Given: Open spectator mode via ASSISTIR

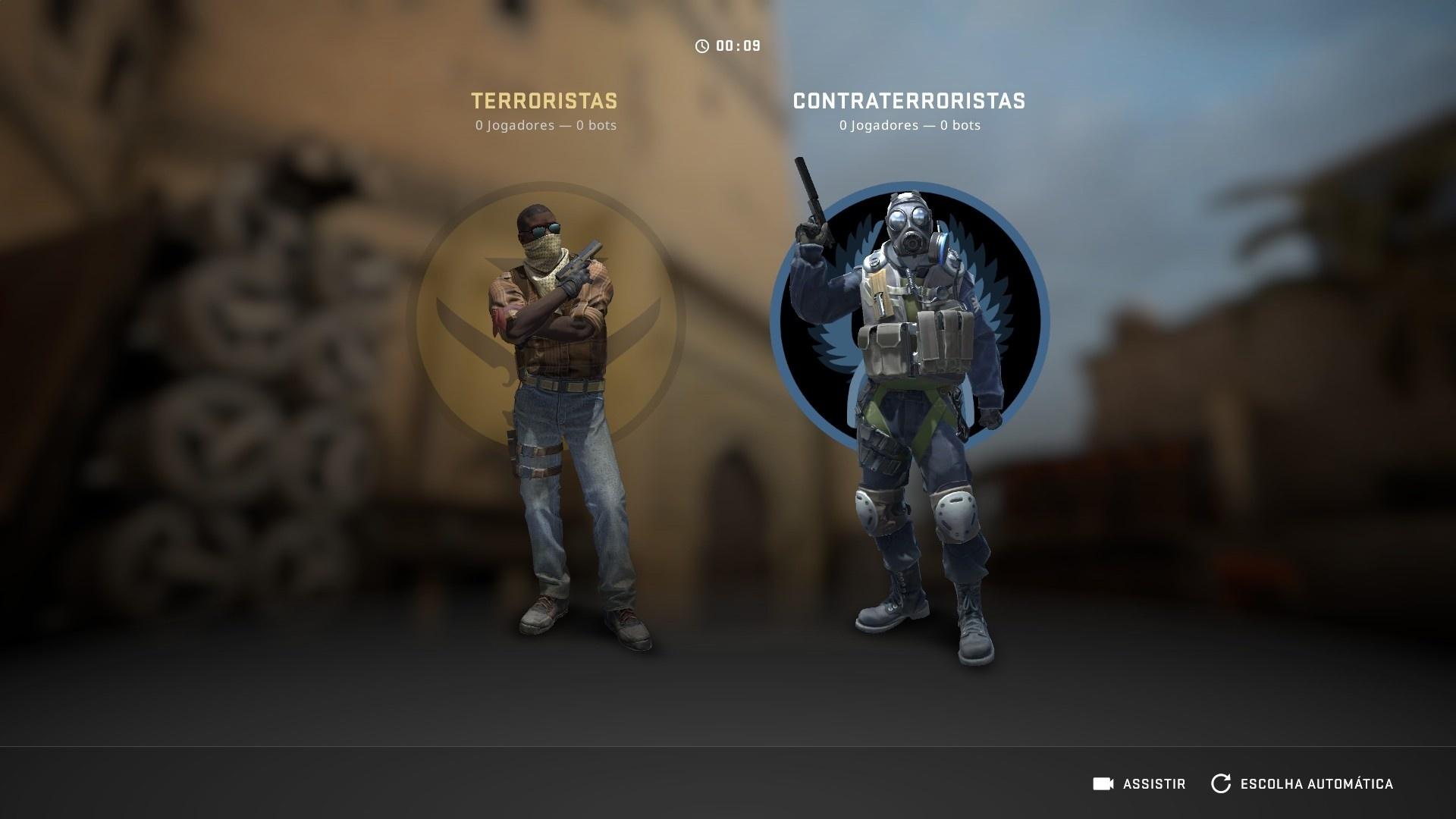Looking at the screenshot, I should [1156, 784].
